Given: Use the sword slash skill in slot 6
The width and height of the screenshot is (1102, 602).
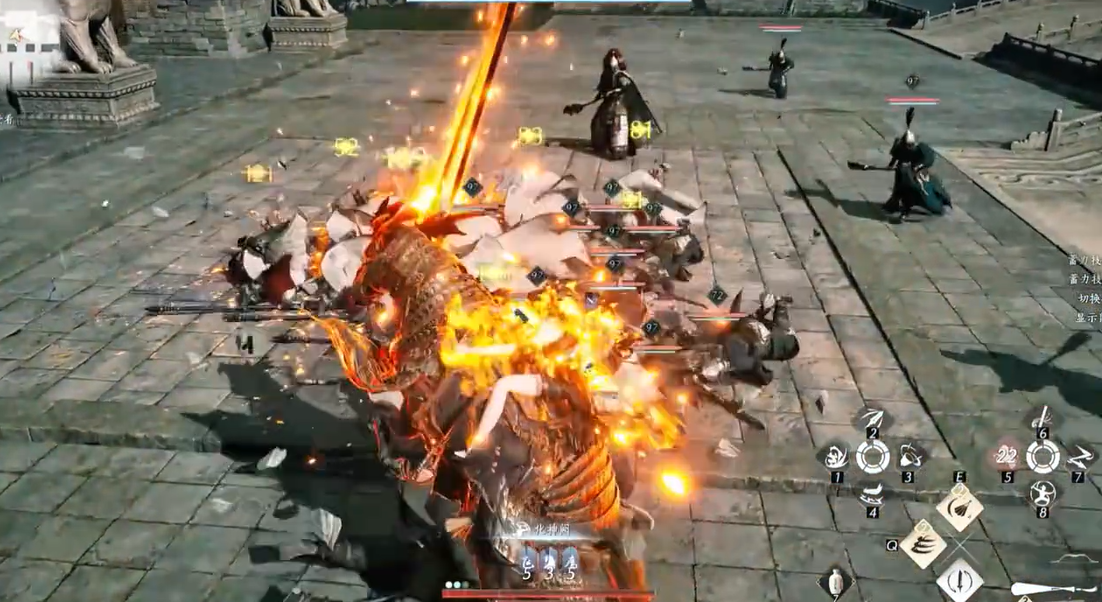Looking at the screenshot, I should [1042, 418].
